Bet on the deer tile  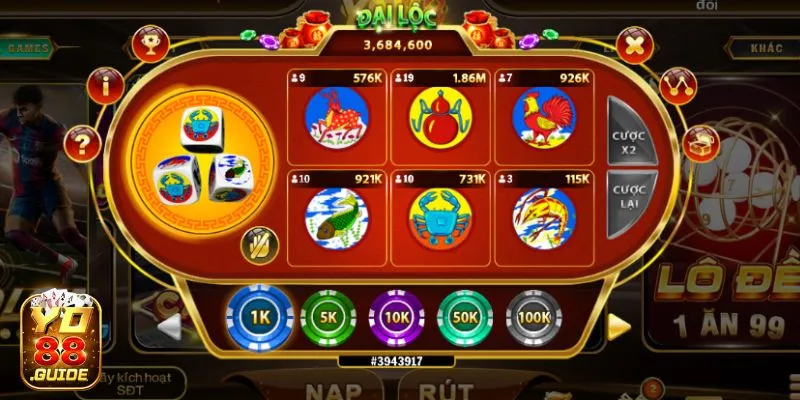coord(336,118)
